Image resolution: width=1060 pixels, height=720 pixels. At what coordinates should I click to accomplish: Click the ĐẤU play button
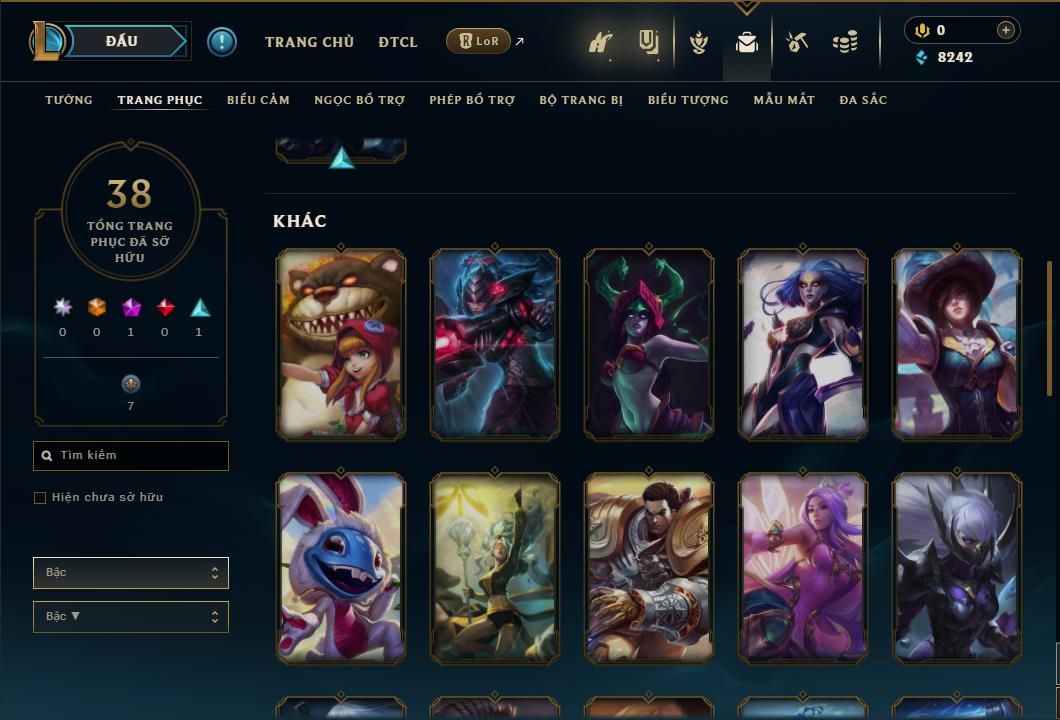click(124, 41)
